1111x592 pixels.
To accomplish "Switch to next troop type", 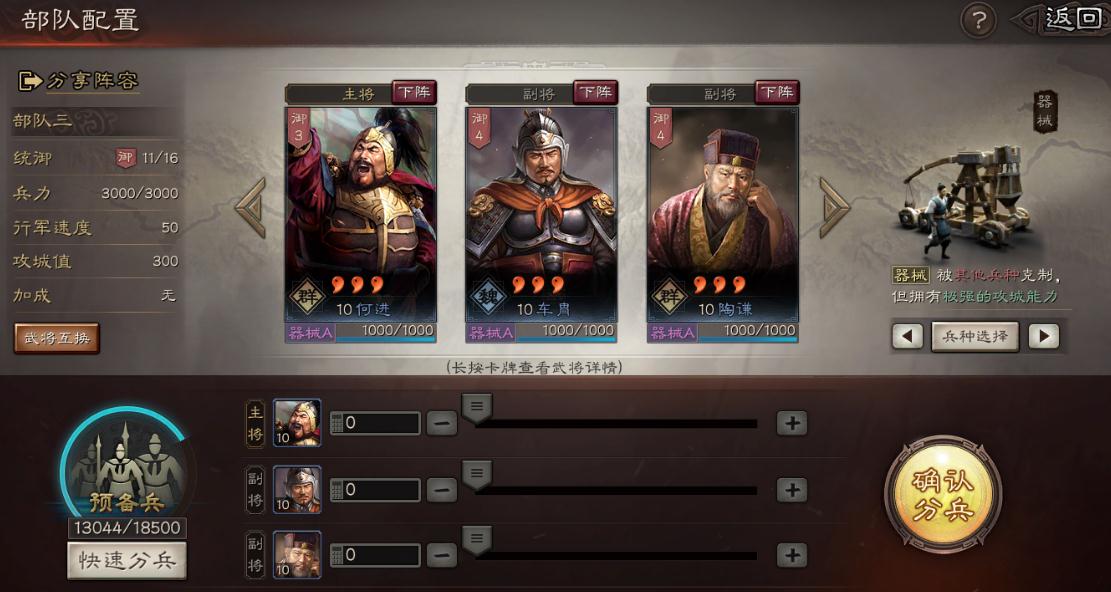I will pos(1043,336).
